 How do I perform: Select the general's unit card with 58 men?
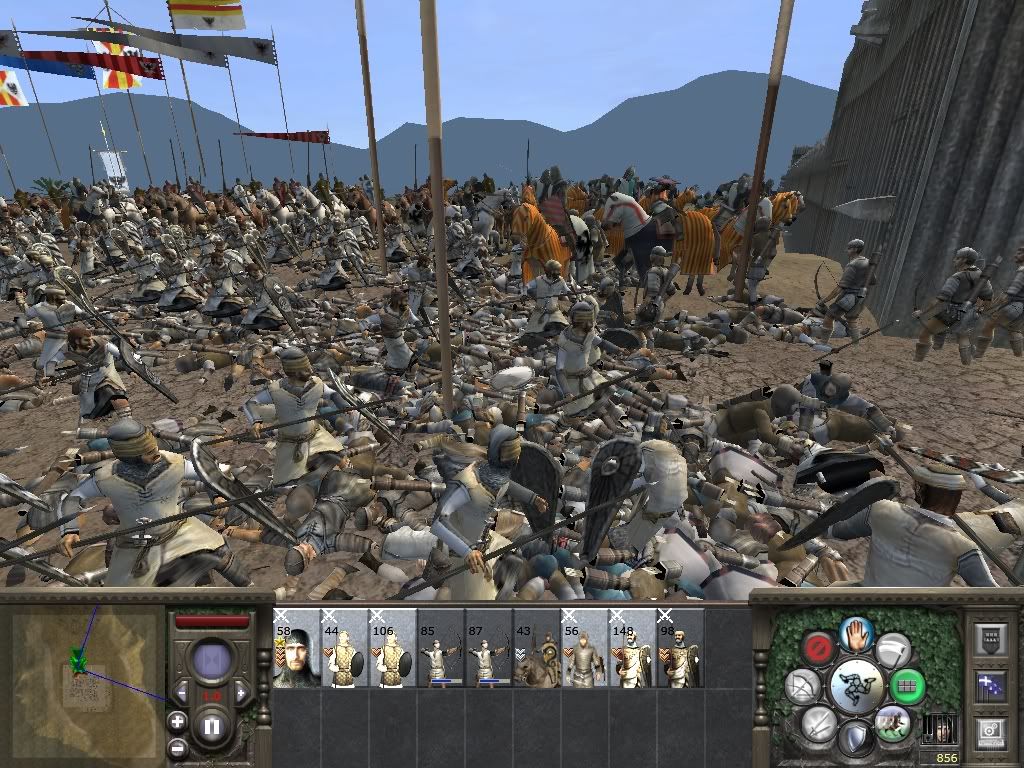click(296, 648)
